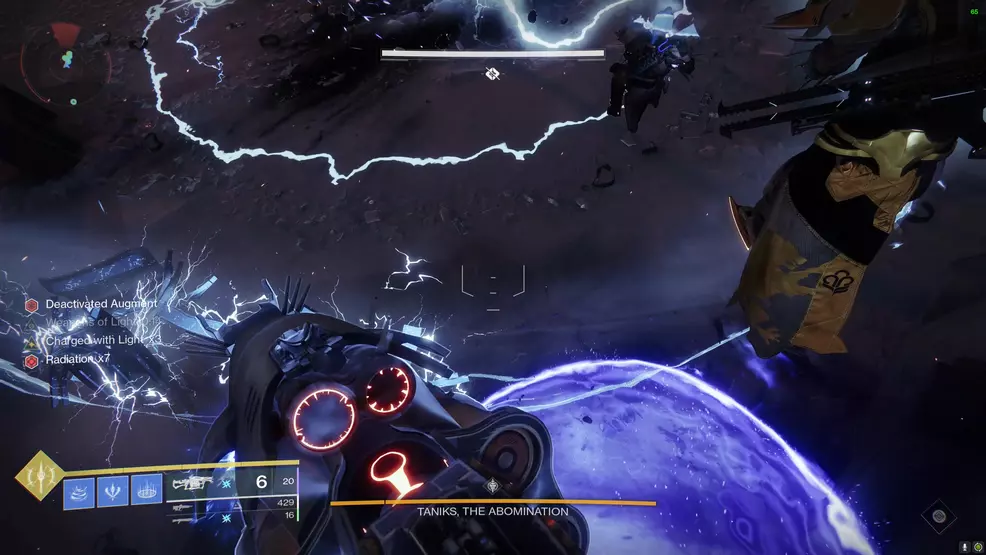This screenshot has width=986, height=555.
Task: Select the winged melee ability icon
Action: click(x=114, y=491)
